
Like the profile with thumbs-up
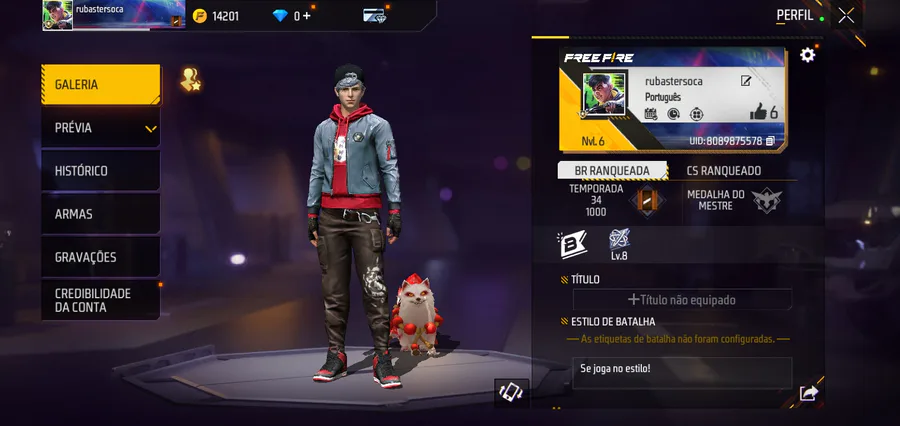(758, 112)
